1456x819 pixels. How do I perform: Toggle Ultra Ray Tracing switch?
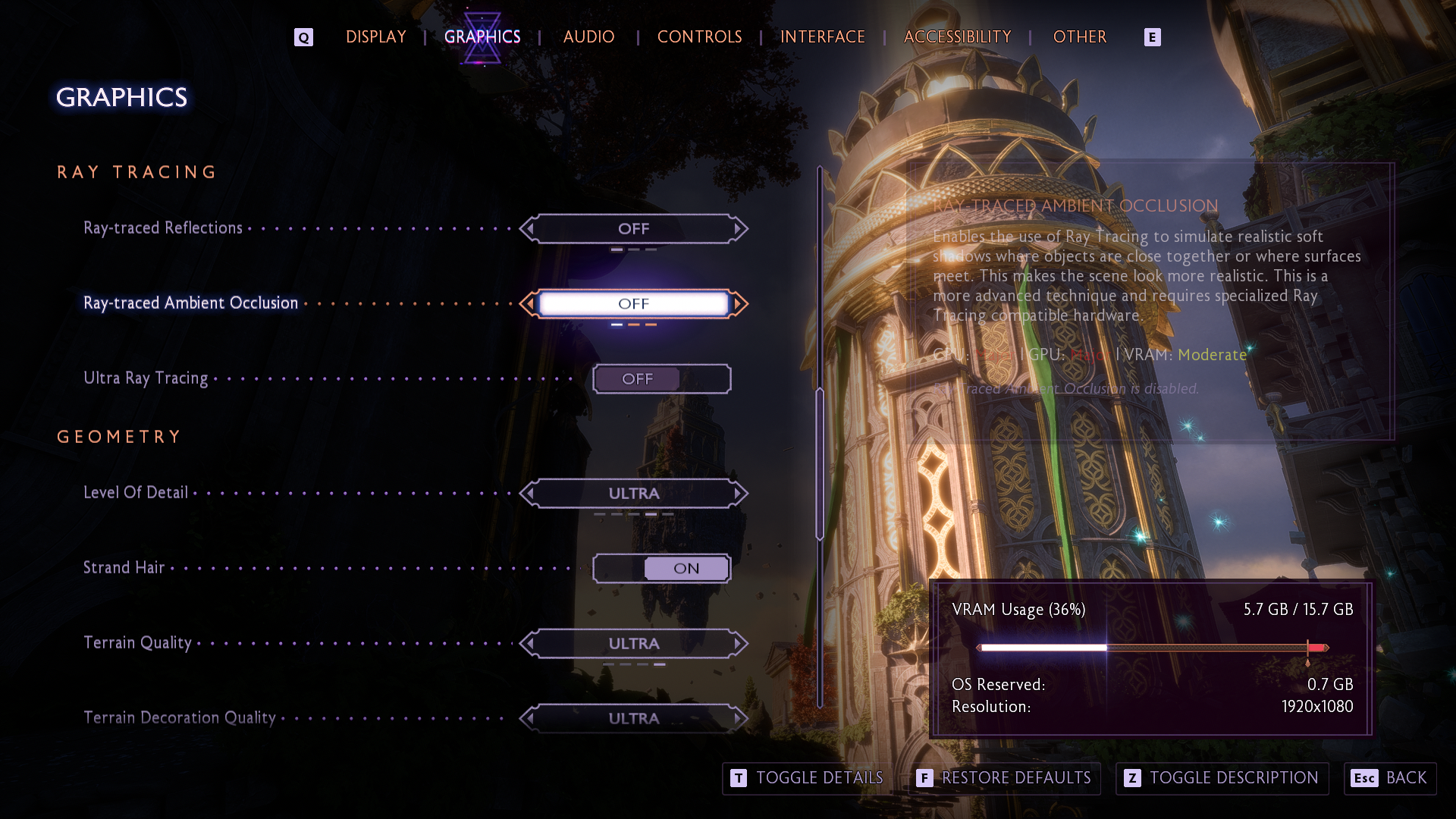click(661, 378)
